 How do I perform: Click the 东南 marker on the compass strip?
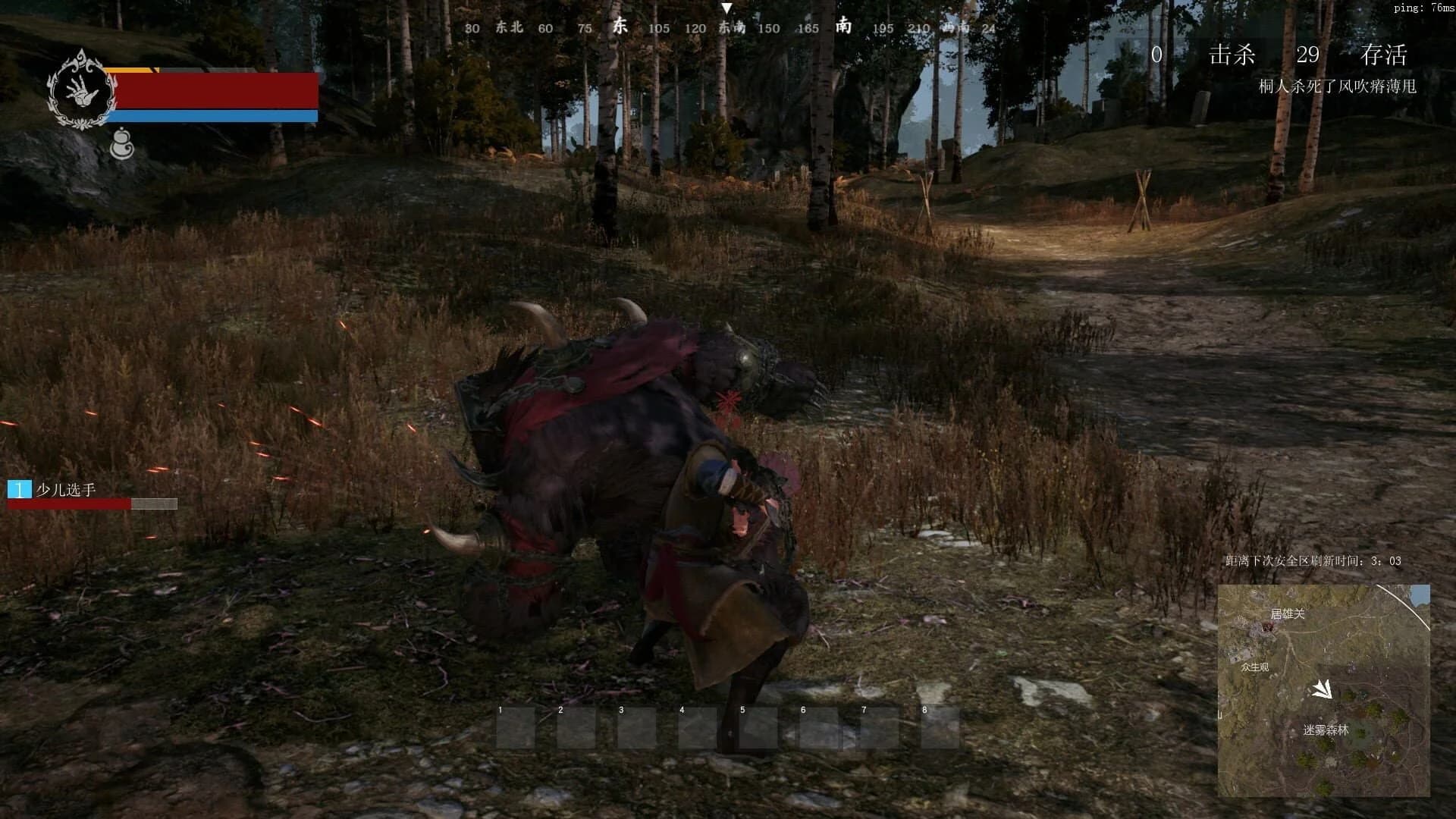(x=730, y=27)
